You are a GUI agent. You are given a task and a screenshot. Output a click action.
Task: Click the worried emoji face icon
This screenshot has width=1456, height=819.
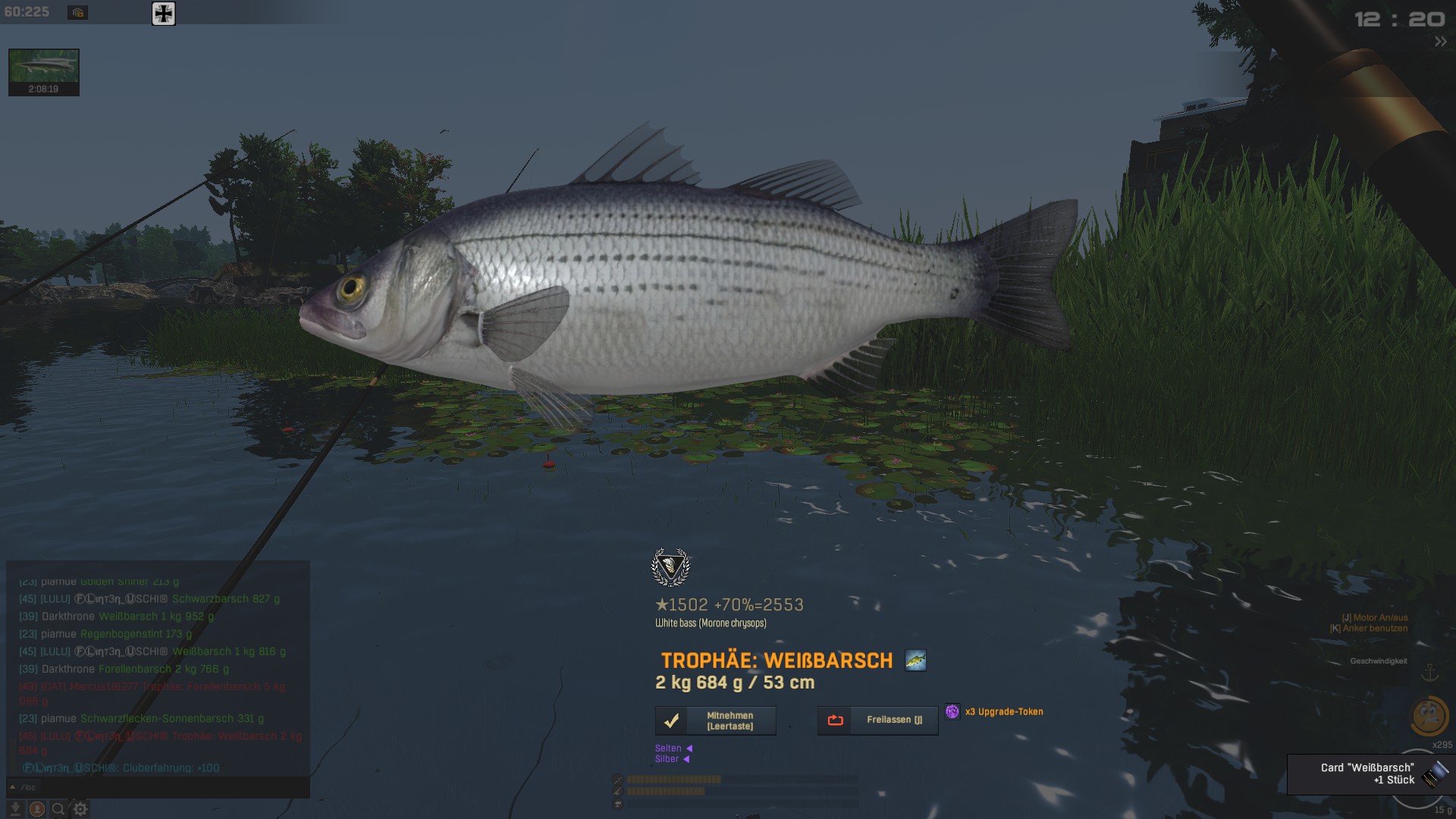(1429, 715)
